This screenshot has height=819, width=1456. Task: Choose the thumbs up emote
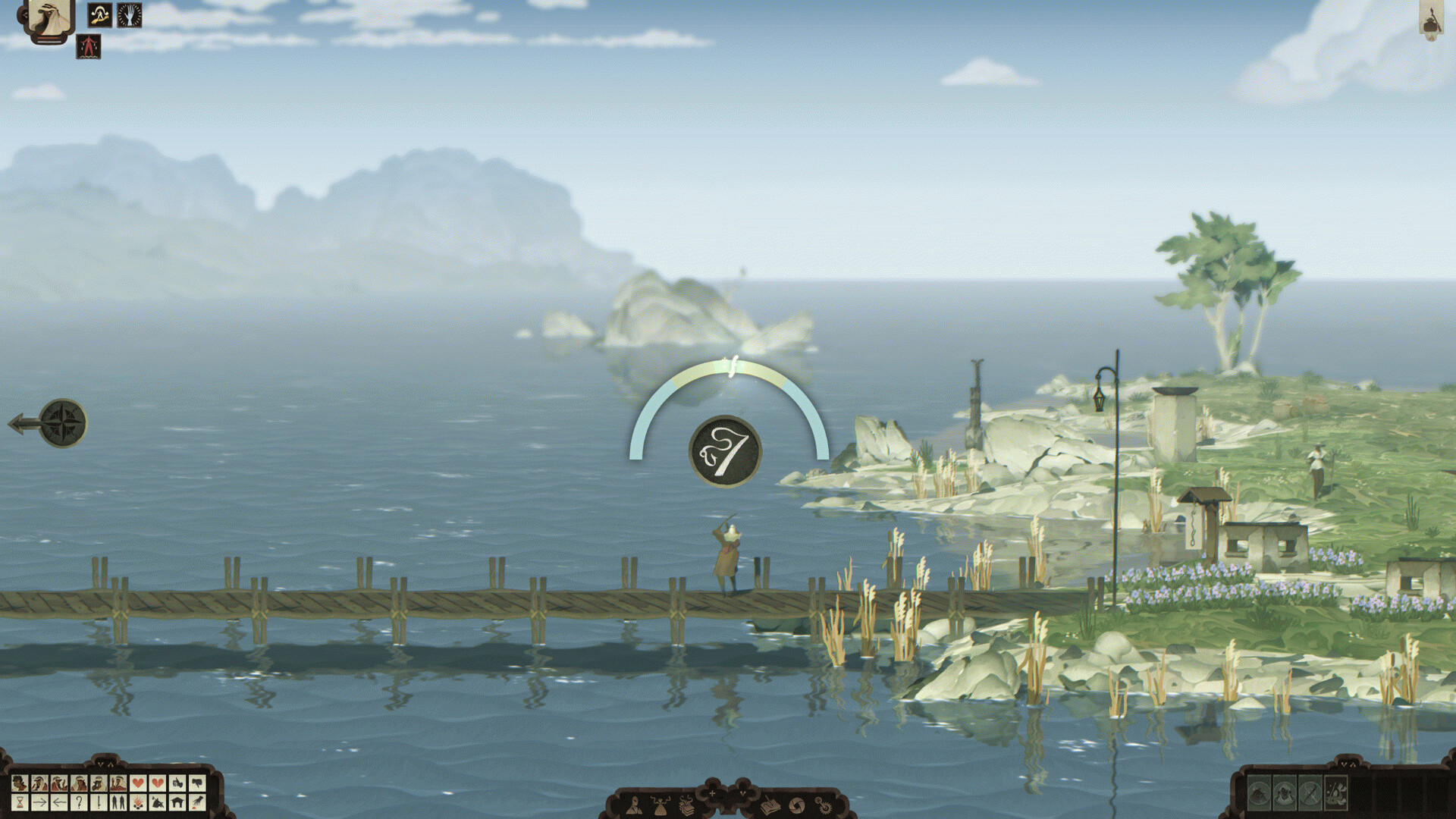click(x=177, y=783)
